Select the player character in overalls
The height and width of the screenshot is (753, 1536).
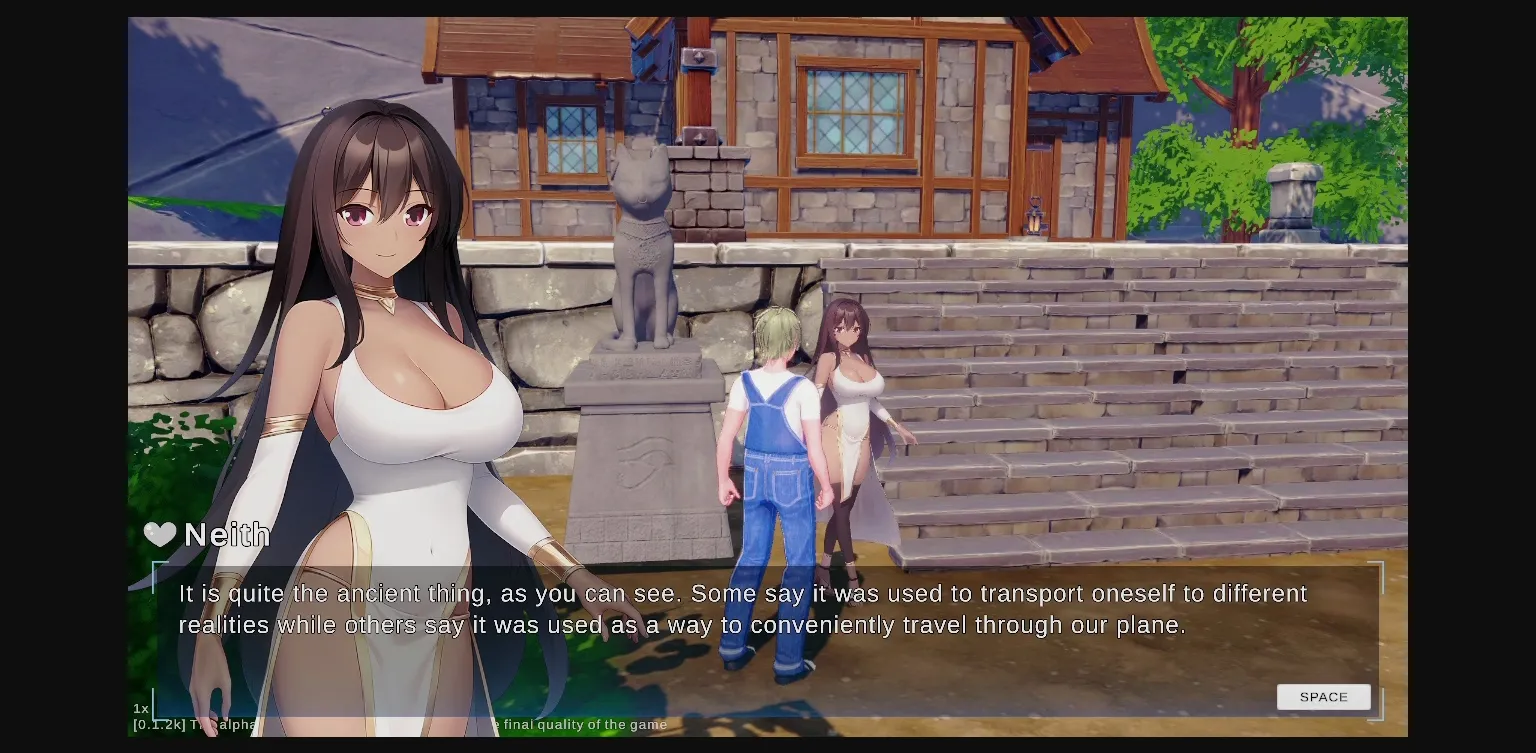775,450
